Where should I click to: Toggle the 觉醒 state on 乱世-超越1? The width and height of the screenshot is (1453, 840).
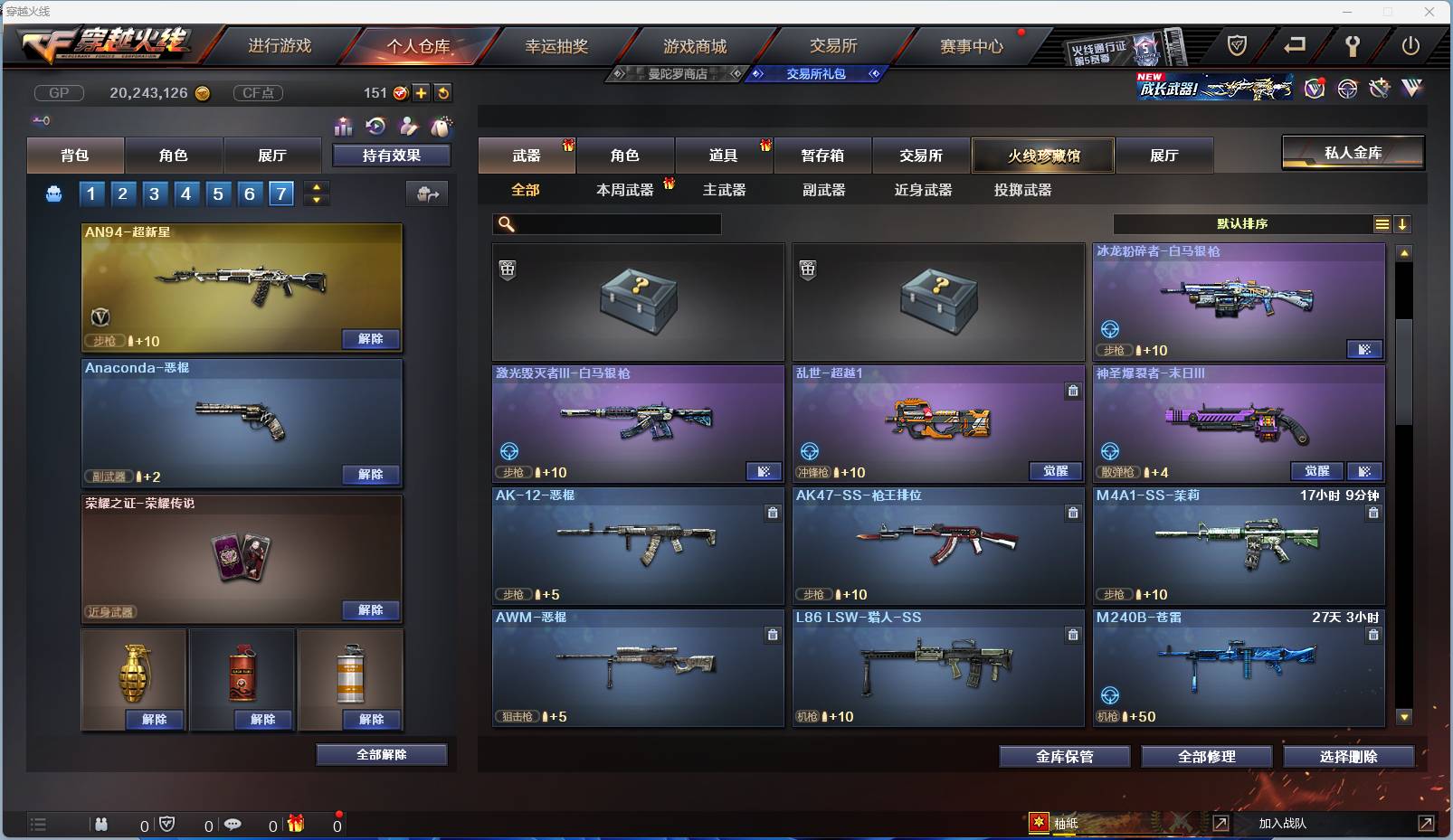tap(1056, 471)
